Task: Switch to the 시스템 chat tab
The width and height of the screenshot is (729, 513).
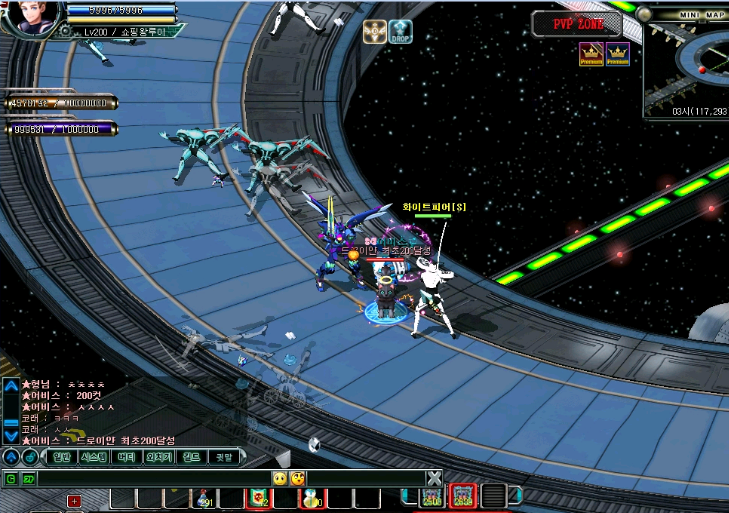Action: coord(93,457)
